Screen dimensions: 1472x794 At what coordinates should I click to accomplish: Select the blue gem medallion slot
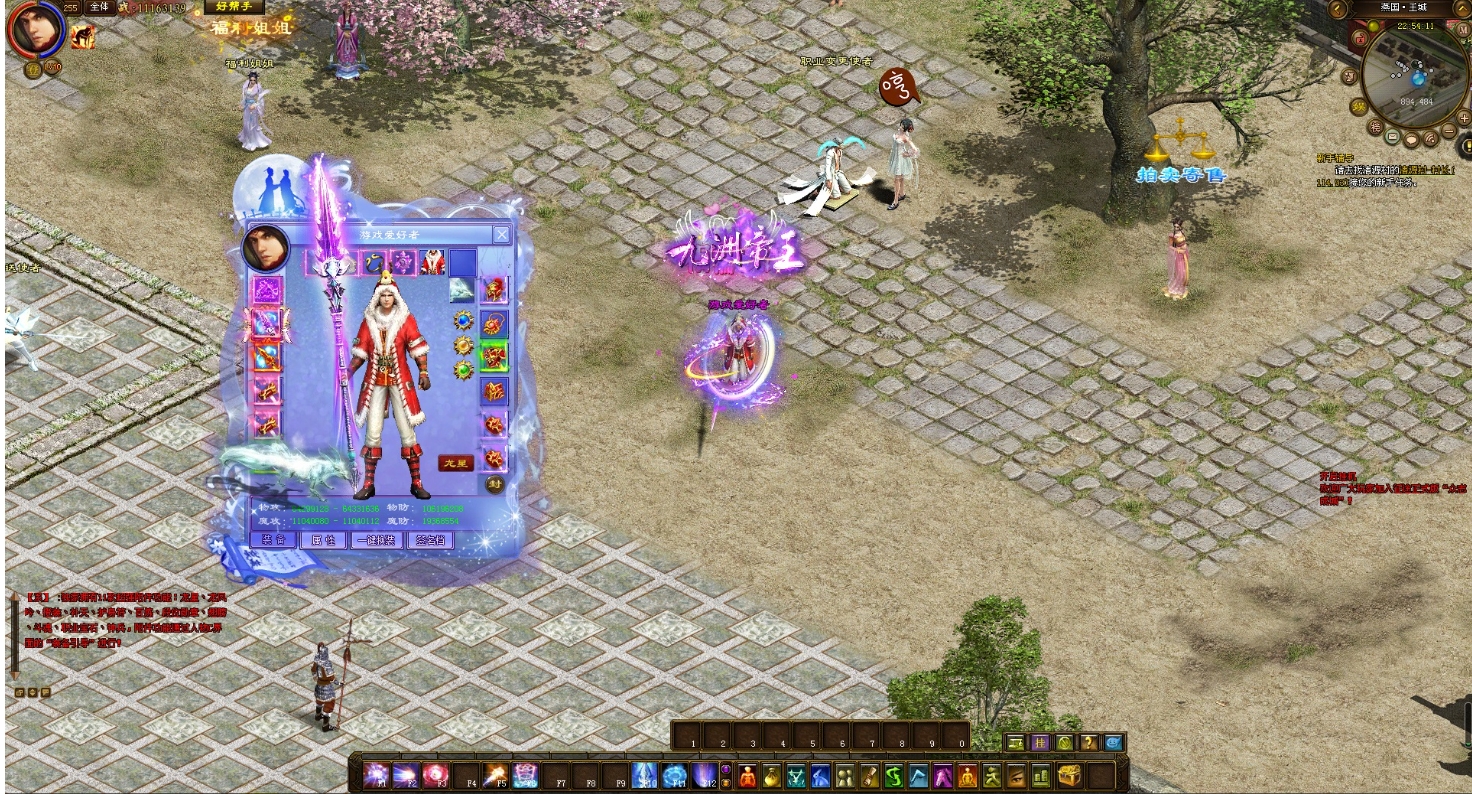(463, 320)
